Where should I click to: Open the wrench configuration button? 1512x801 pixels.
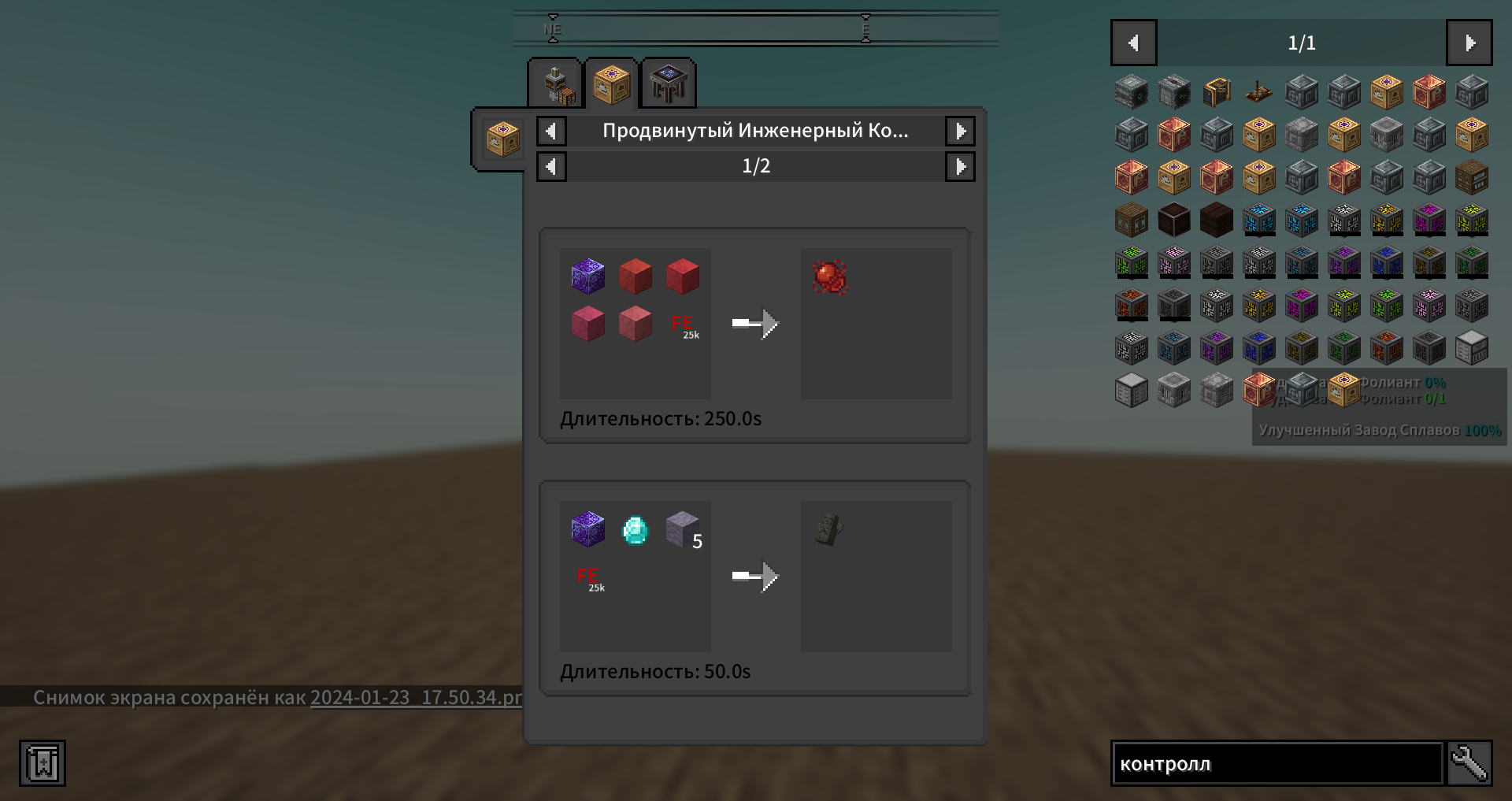pos(1469,763)
